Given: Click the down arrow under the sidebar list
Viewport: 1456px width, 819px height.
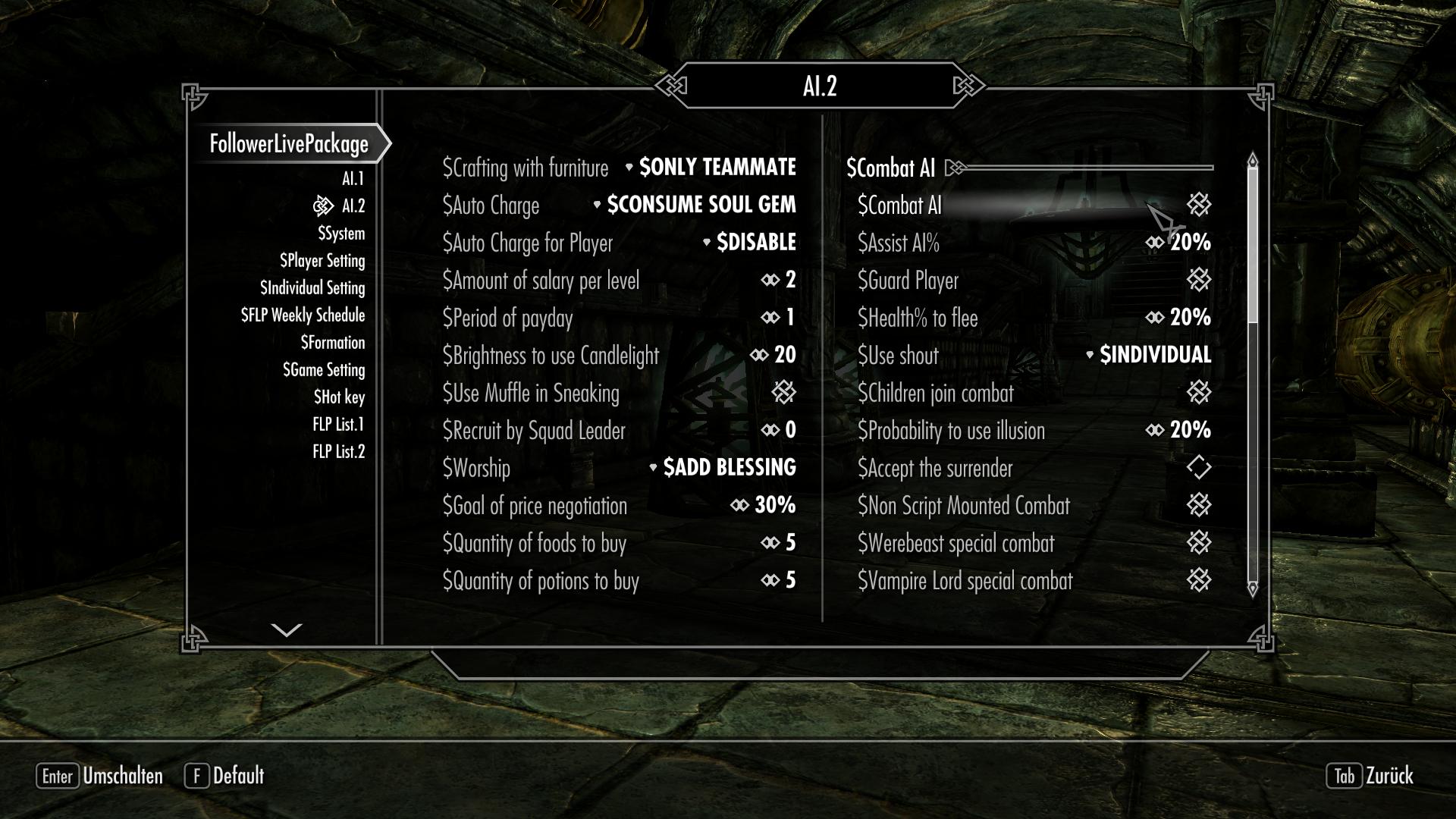Looking at the screenshot, I should (284, 629).
